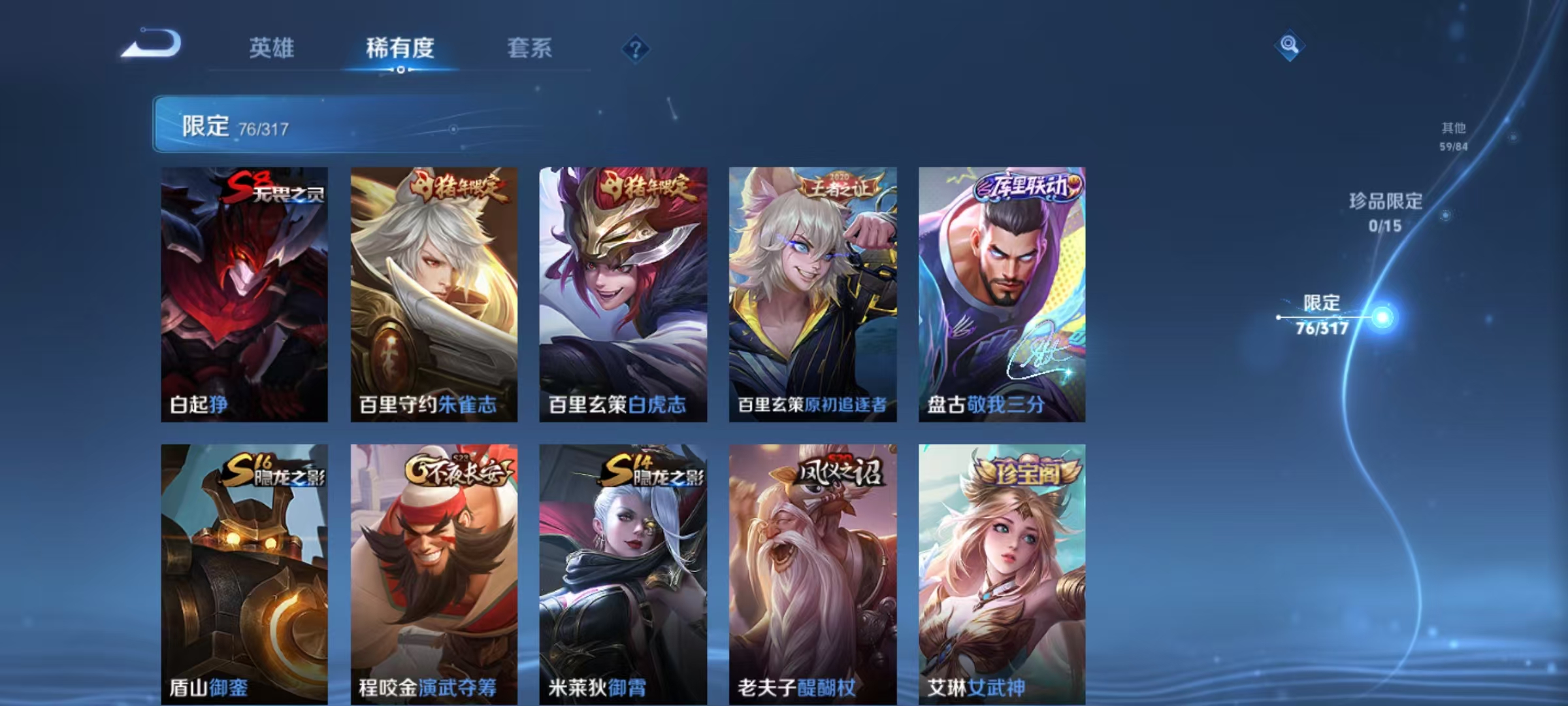The height and width of the screenshot is (706, 1568).
Task: Open the 白起 狰 skin thumbnail
Action: tap(245, 294)
